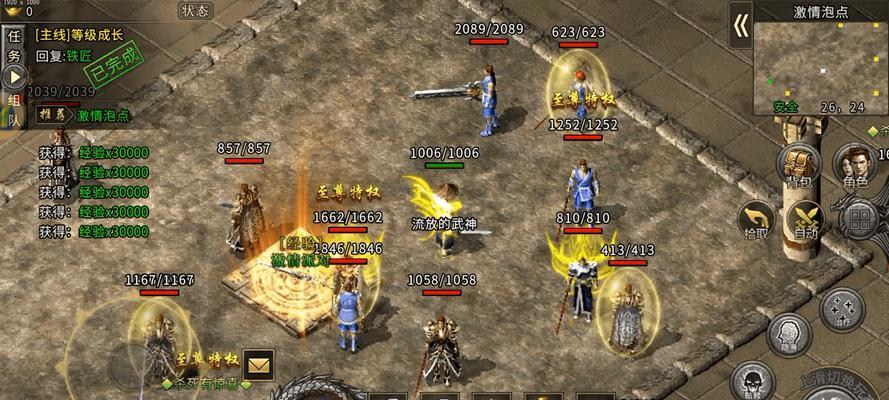Viewport: 889px width, 400px height.
Task: Toggle 自动 auto-battle with crossed swords
Action: (805, 220)
